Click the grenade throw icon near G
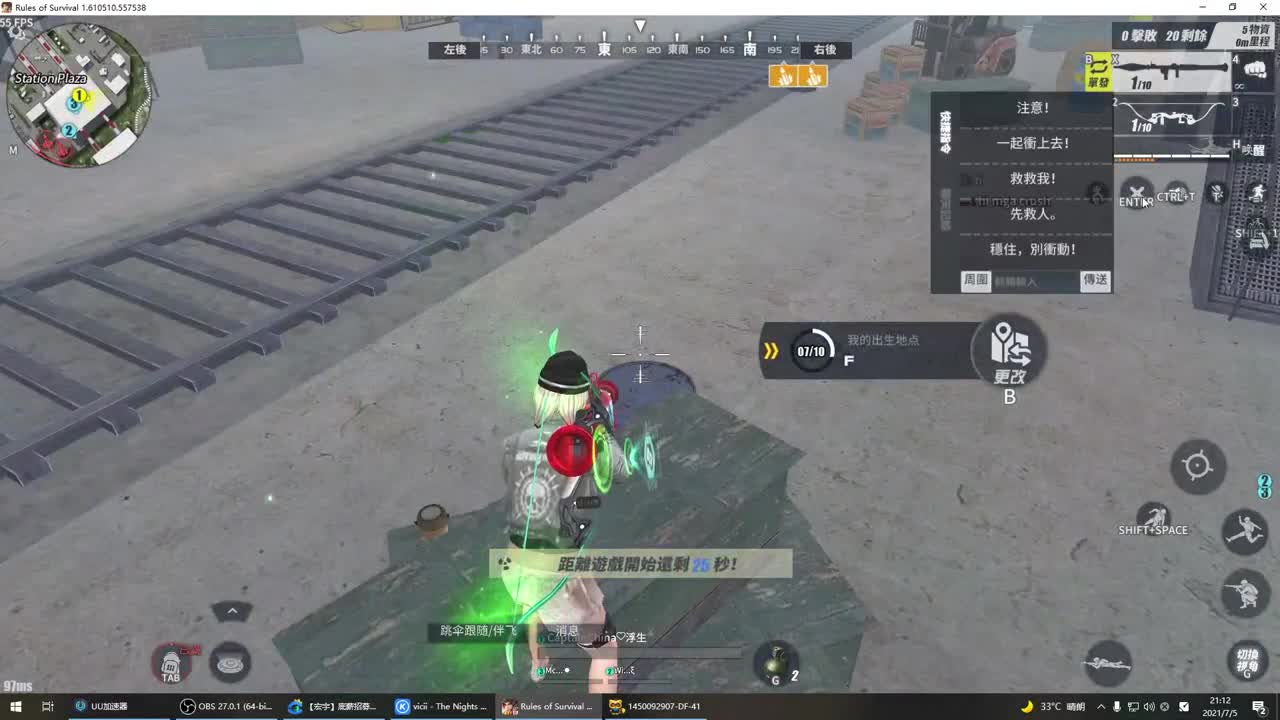Screen dimensions: 1280x720 (x=775, y=662)
